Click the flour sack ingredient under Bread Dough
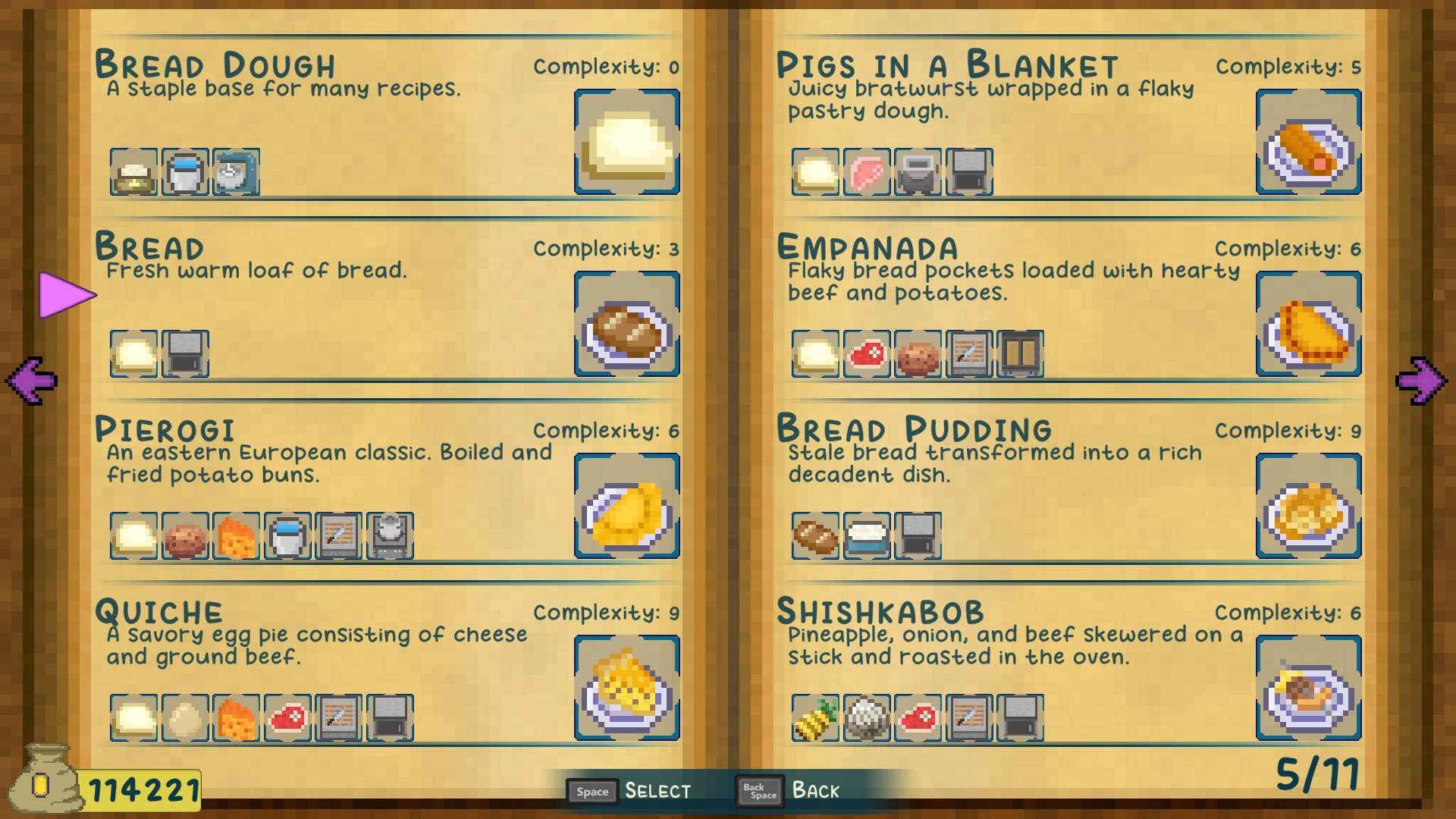 click(x=134, y=172)
